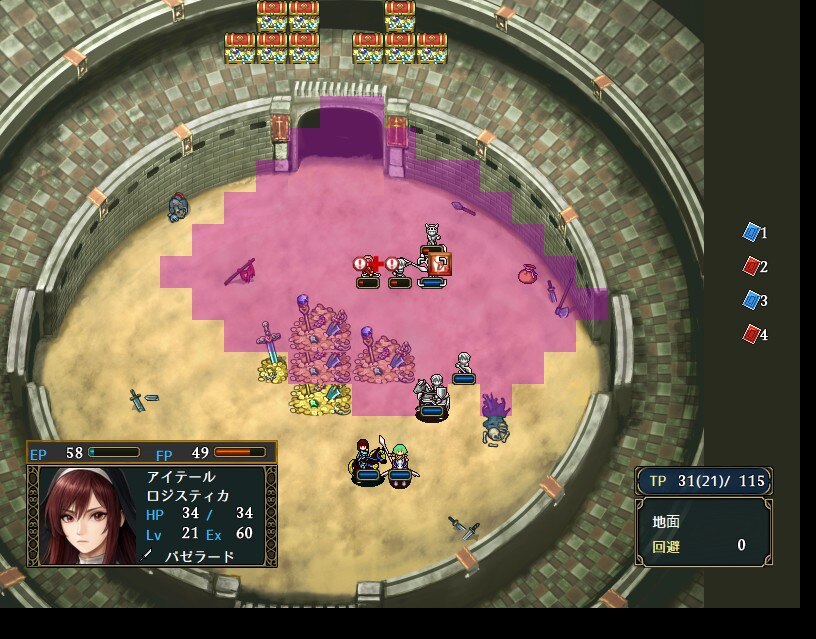Select the blue book icon numbered 1

tap(751, 233)
